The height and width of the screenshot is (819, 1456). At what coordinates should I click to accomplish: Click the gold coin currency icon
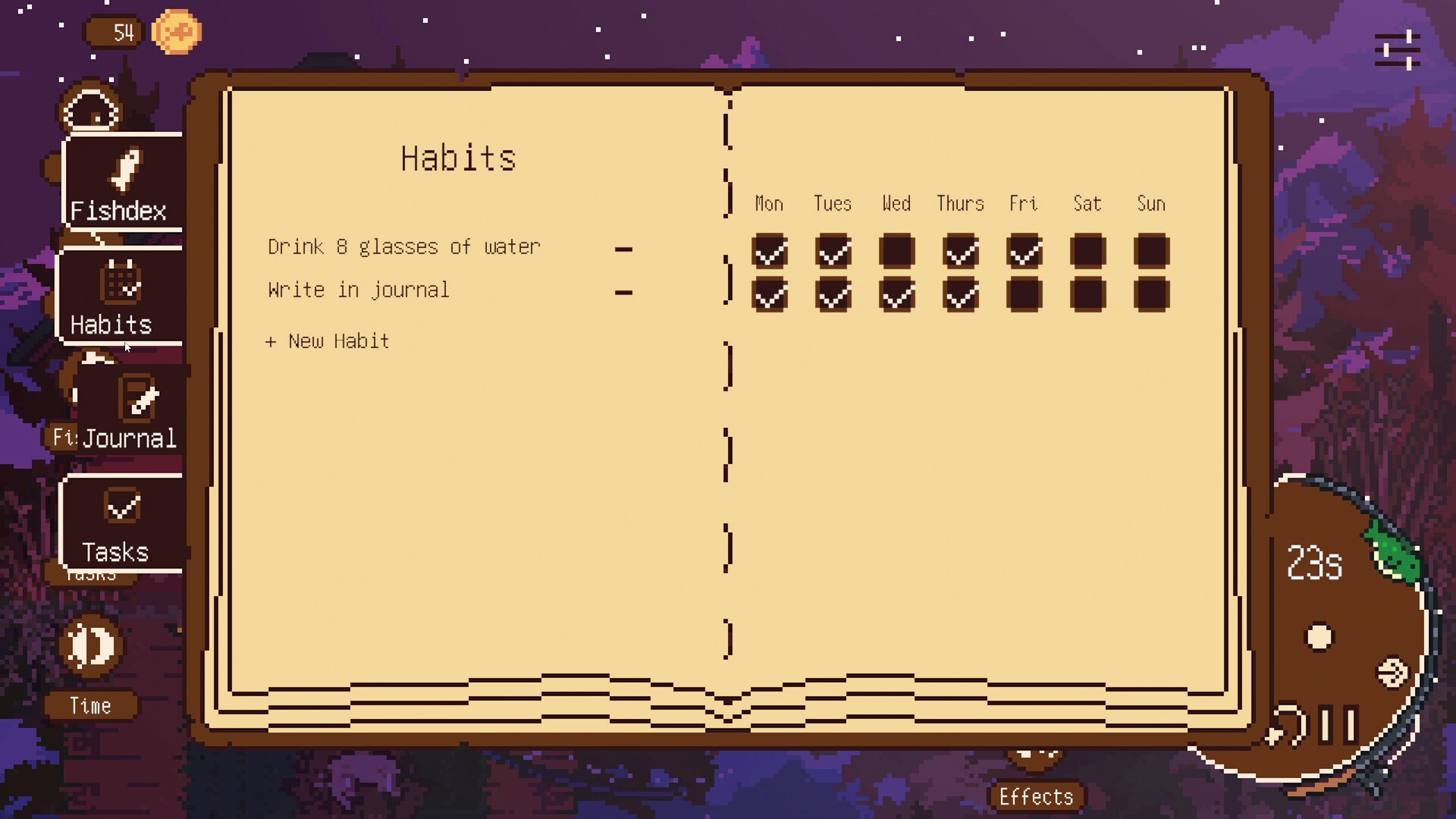(x=177, y=32)
